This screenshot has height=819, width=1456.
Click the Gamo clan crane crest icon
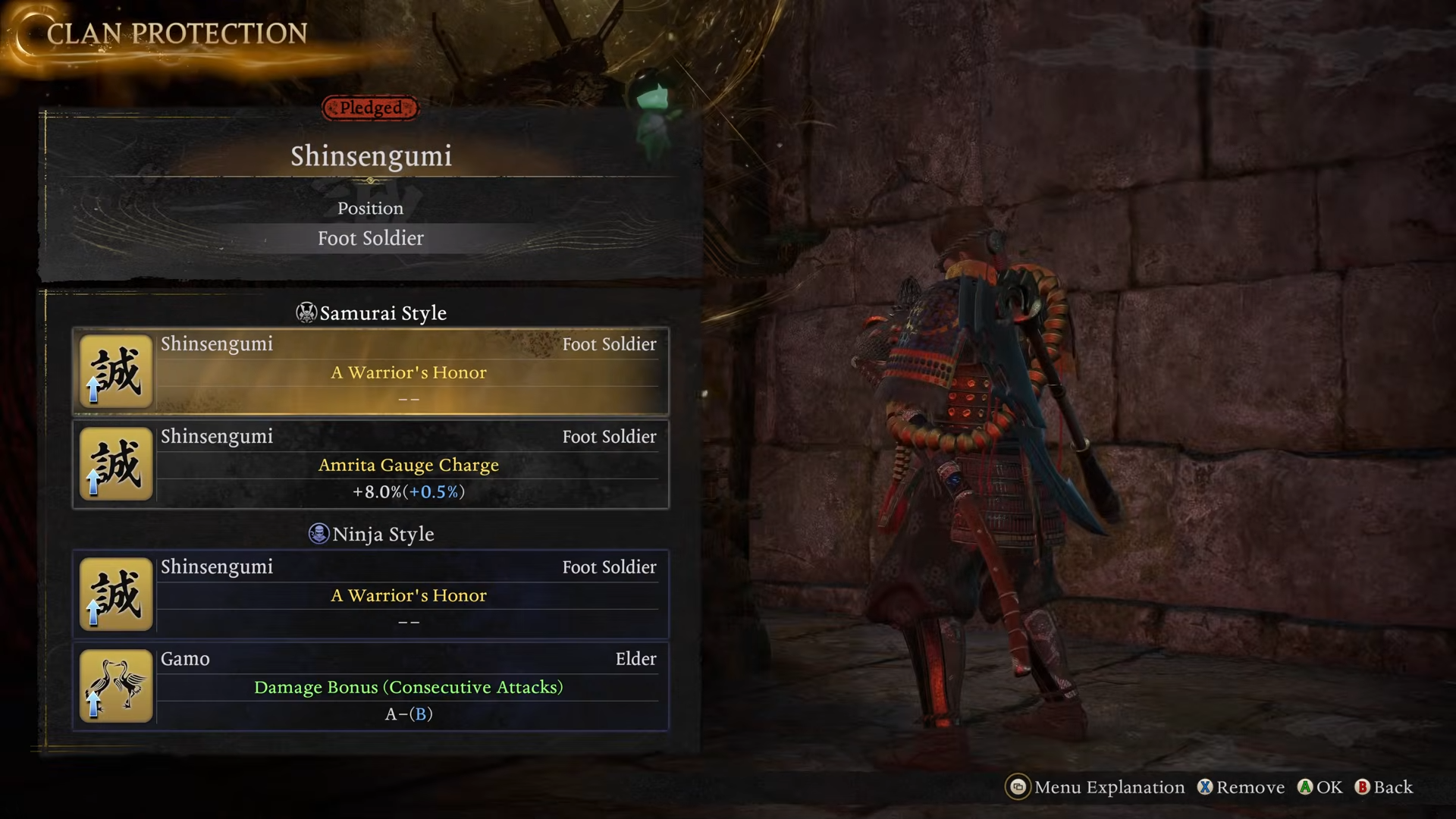(x=116, y=686)
